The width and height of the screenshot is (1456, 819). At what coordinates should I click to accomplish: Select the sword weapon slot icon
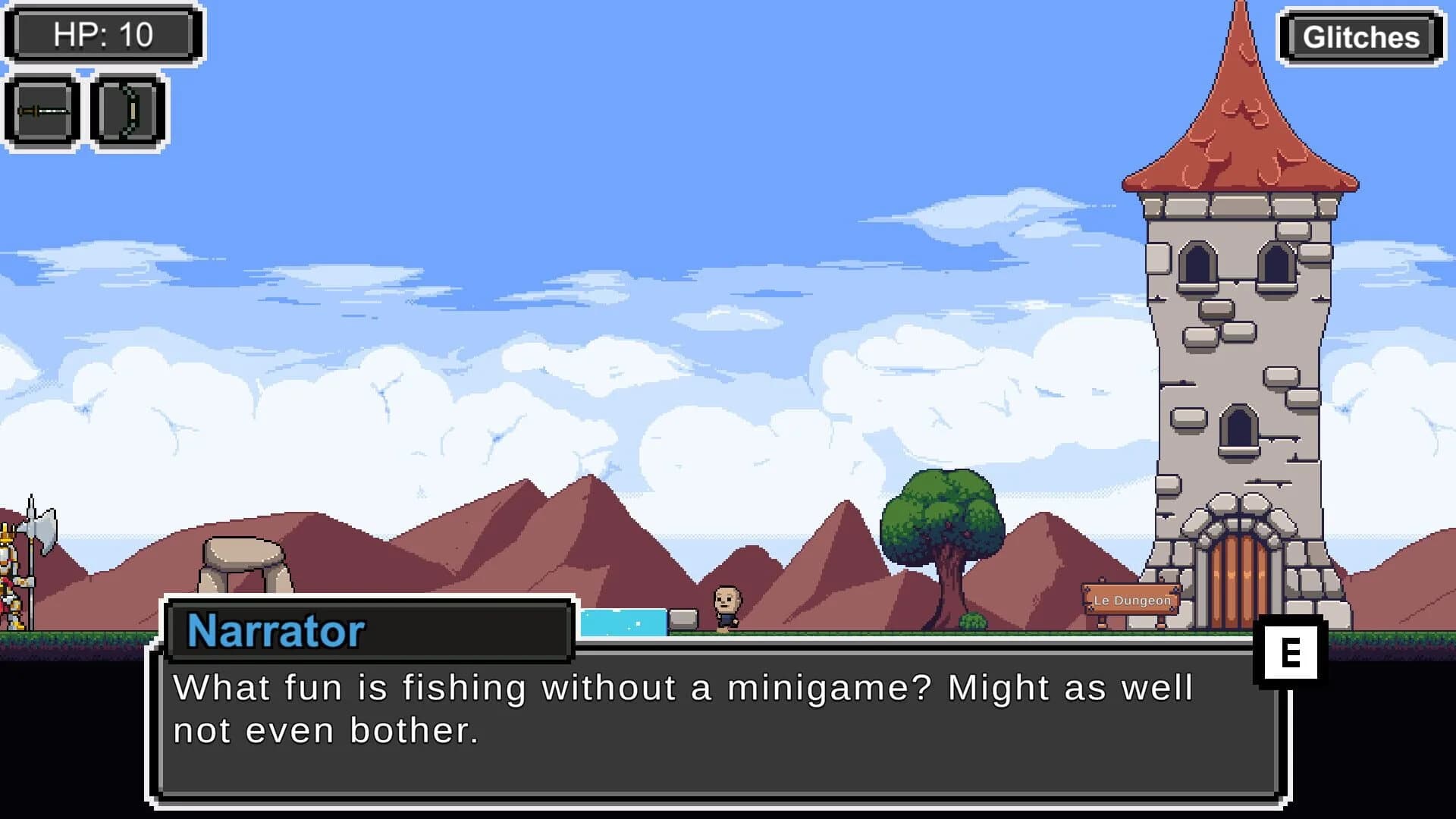pyautogui.click(x=42, y=111)
